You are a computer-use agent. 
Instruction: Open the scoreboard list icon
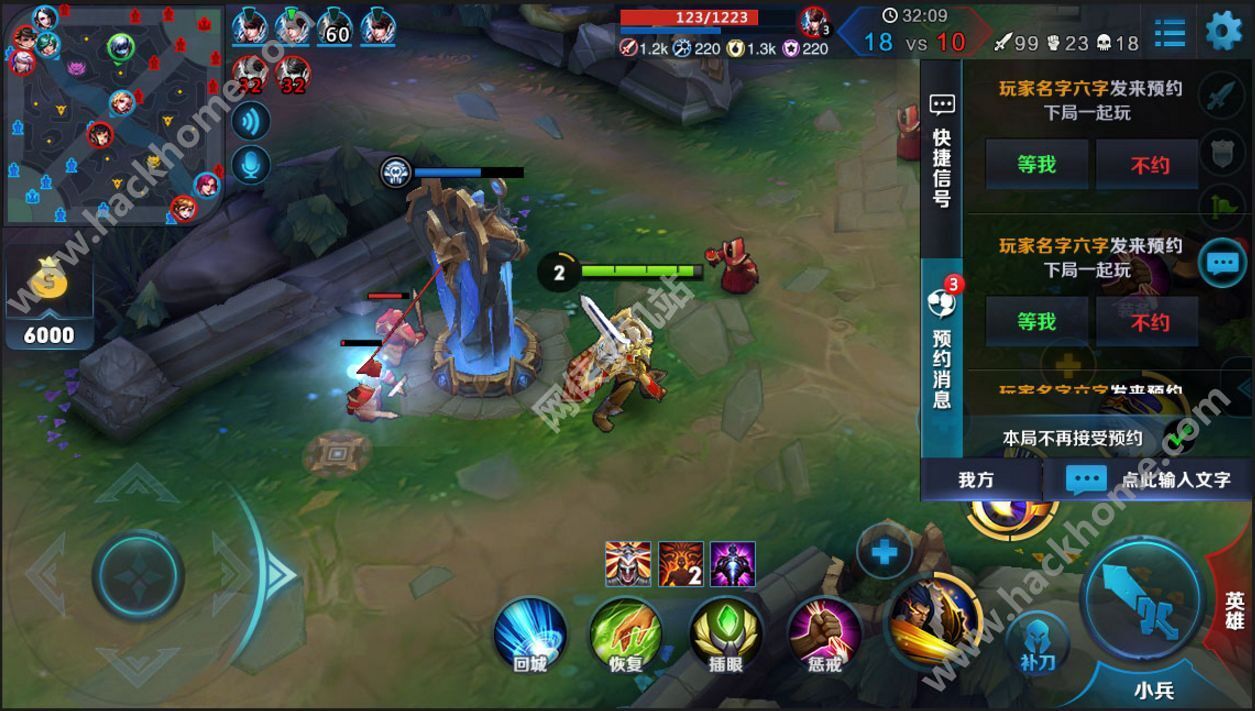tap(1169, 32)
